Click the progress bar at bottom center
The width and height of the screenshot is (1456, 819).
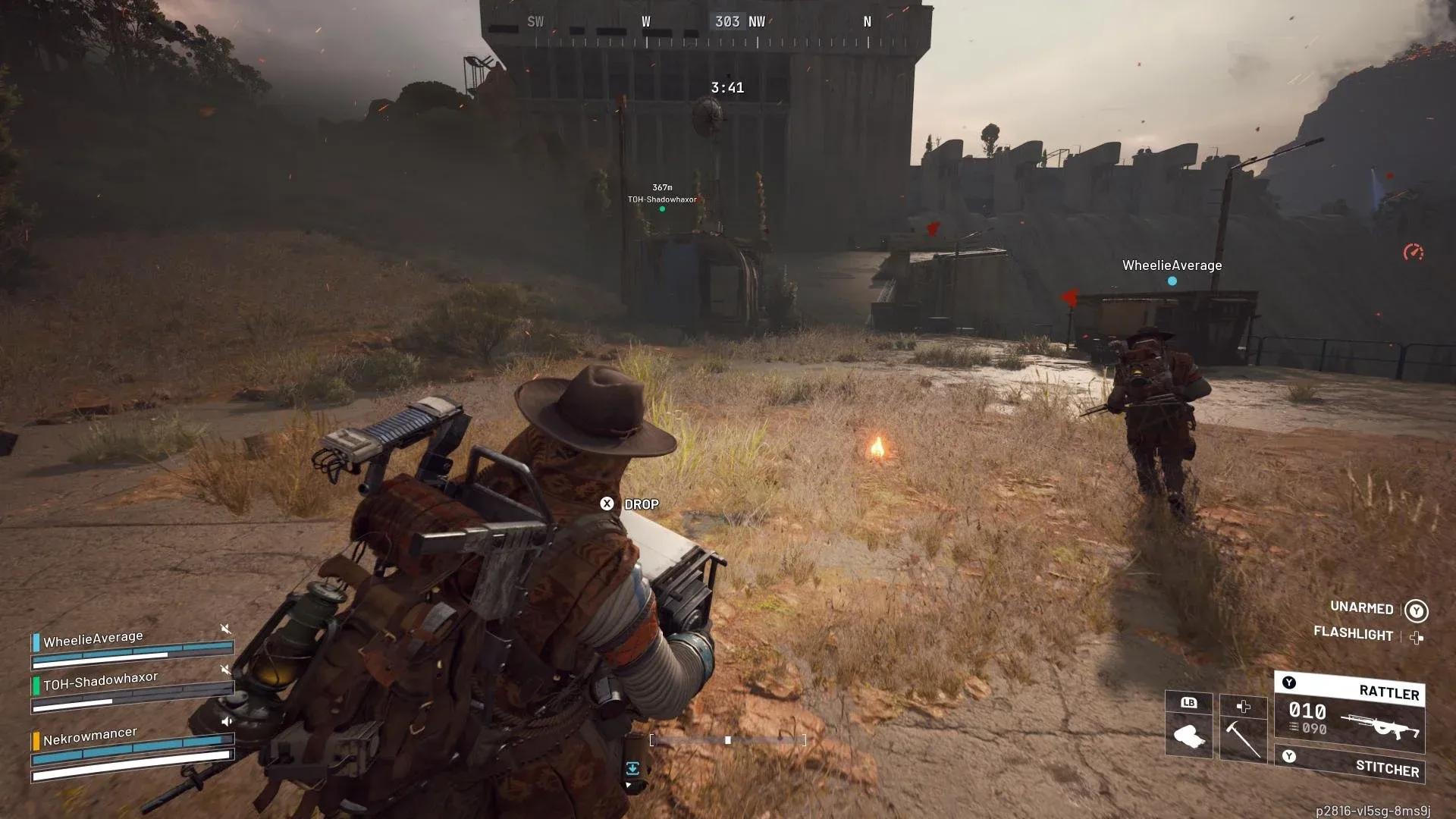pyautogui.click(x=728, y=739)
